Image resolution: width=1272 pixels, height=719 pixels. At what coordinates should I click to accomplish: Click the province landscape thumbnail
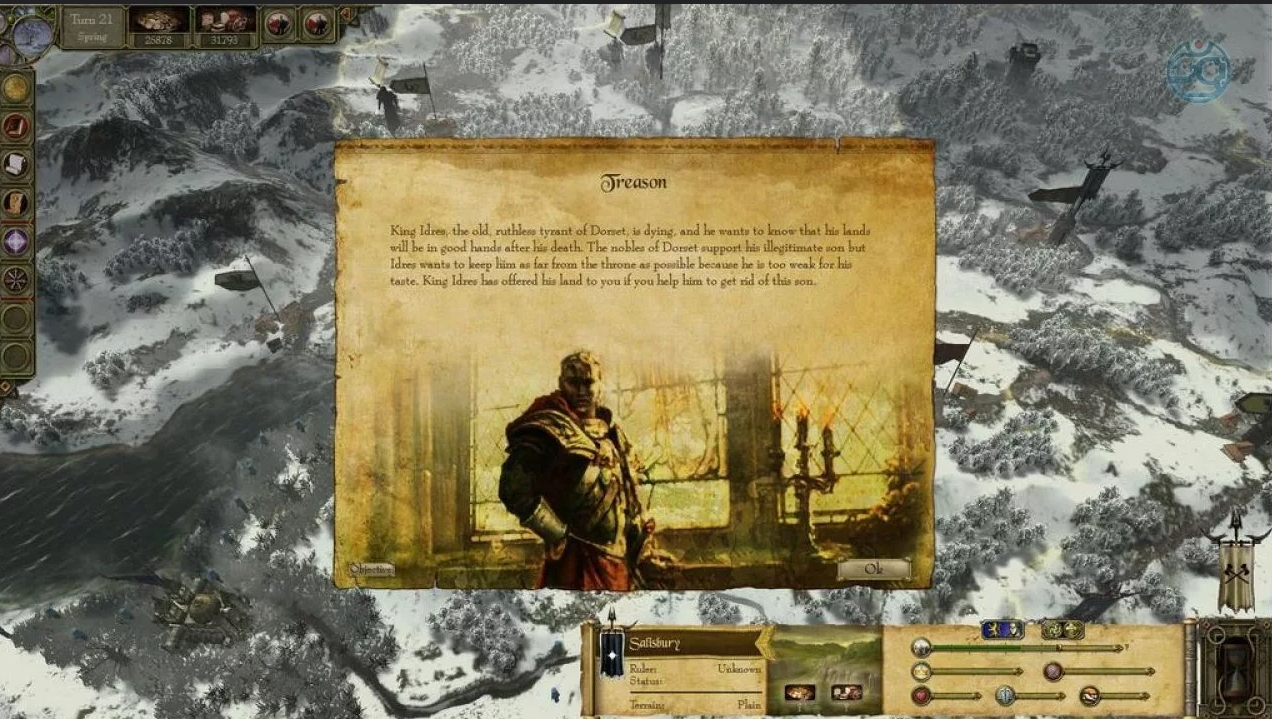[824, 657]
